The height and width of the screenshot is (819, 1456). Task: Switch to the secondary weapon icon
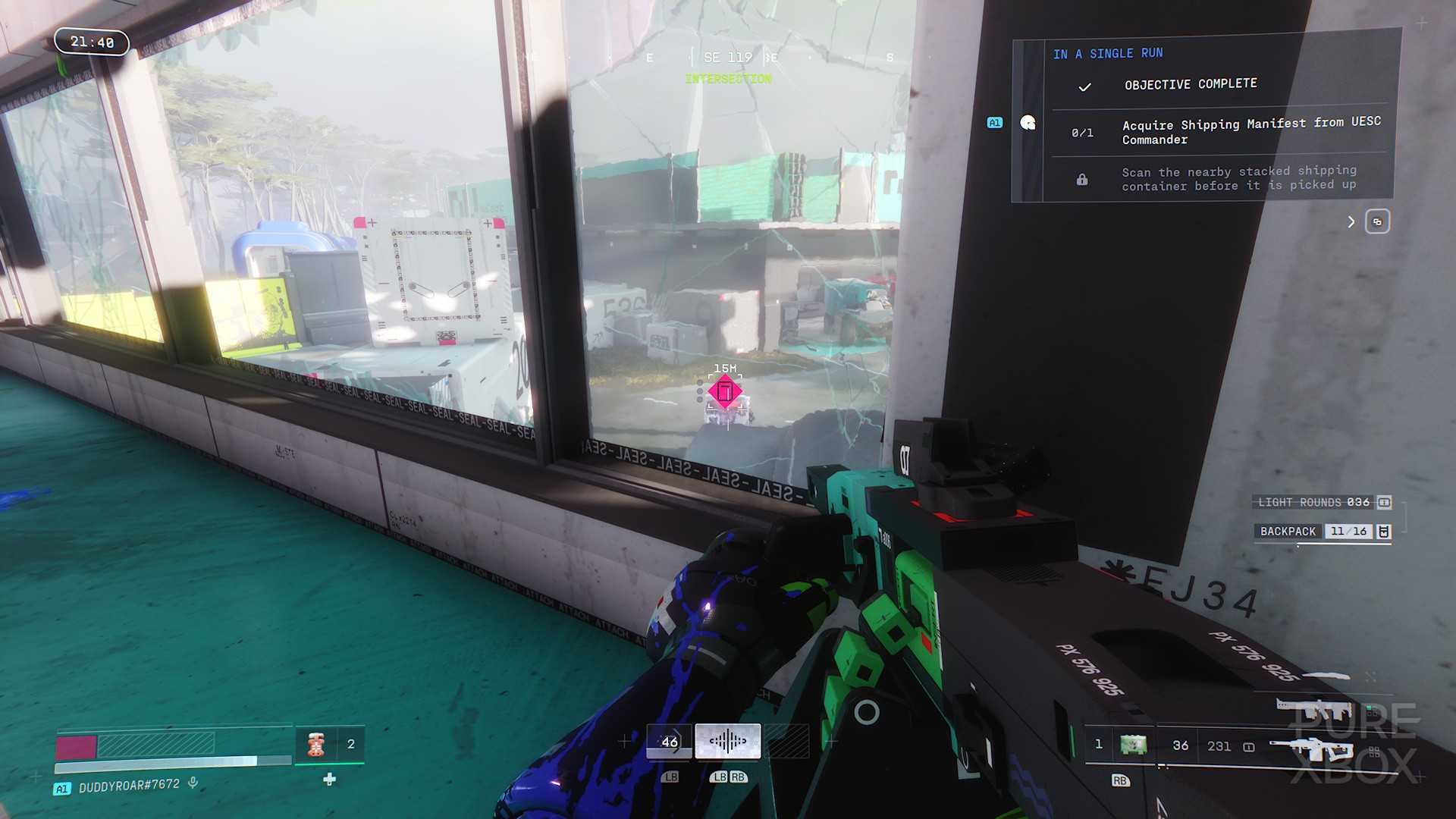click(x=1314, y=711)
